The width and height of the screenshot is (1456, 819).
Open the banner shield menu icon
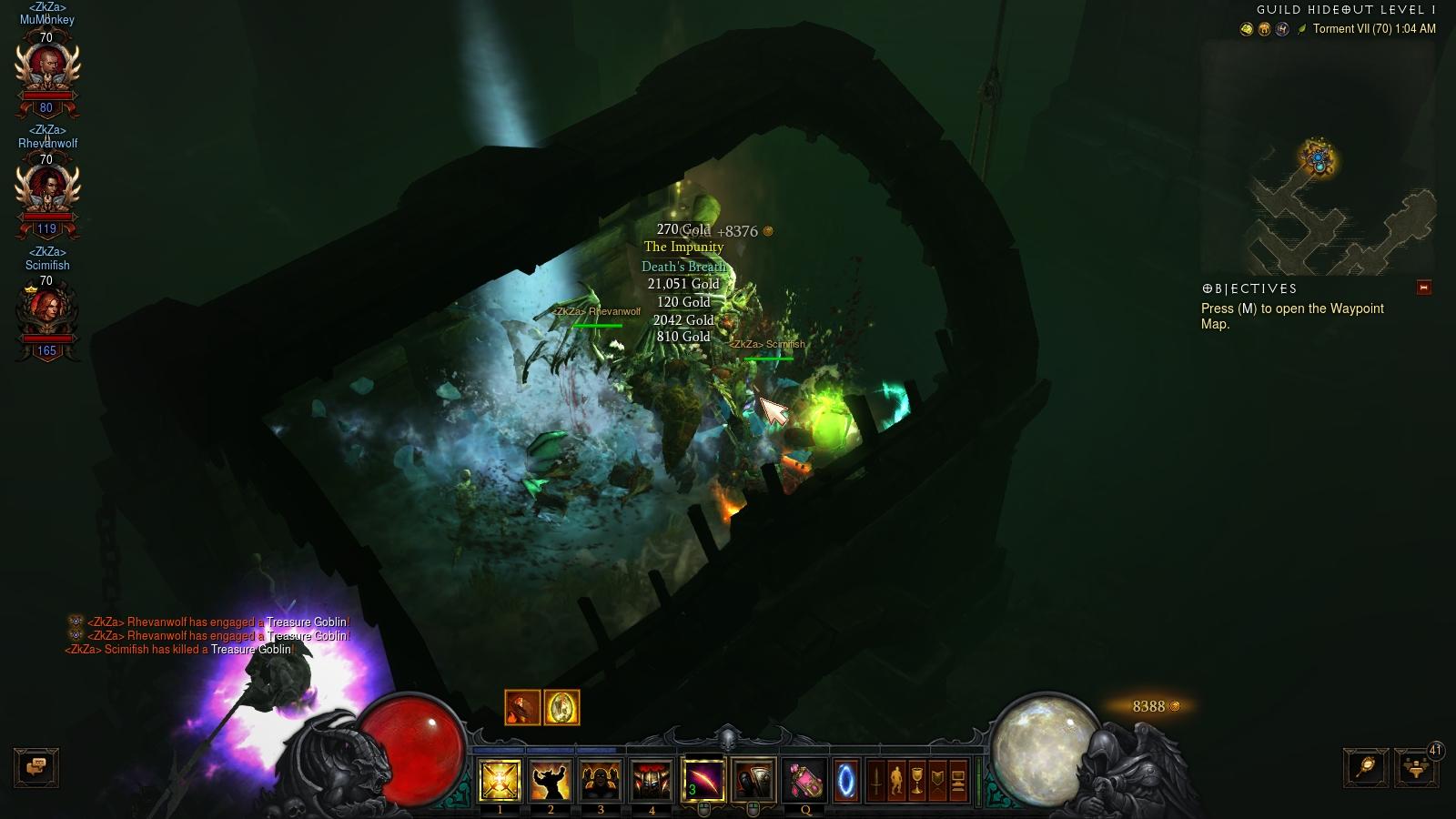[937, 781]
